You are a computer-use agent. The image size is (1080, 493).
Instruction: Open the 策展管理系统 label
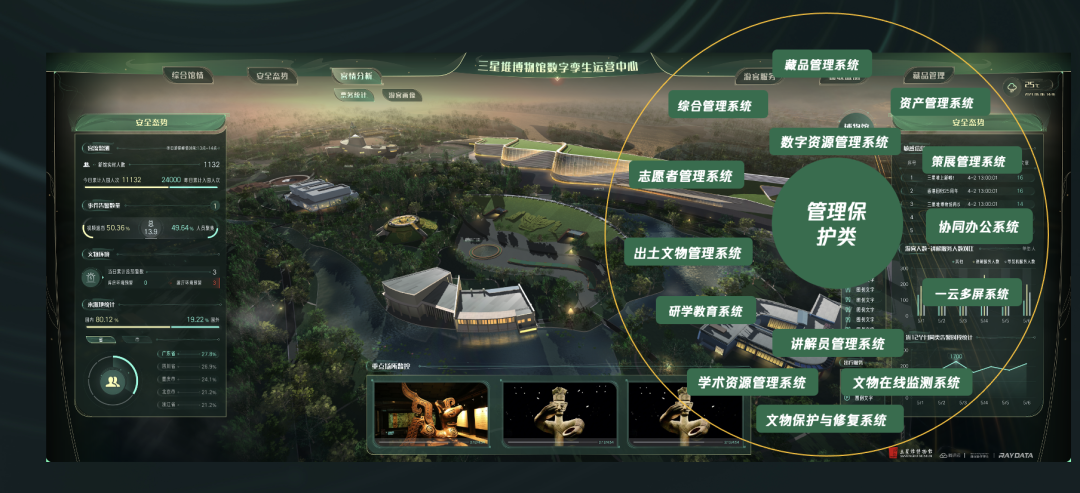[968, 161]
